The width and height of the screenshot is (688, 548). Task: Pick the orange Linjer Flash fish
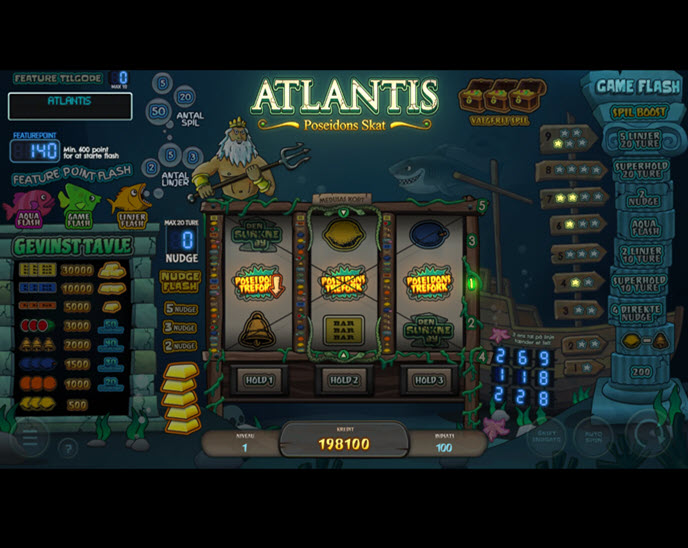131,205
